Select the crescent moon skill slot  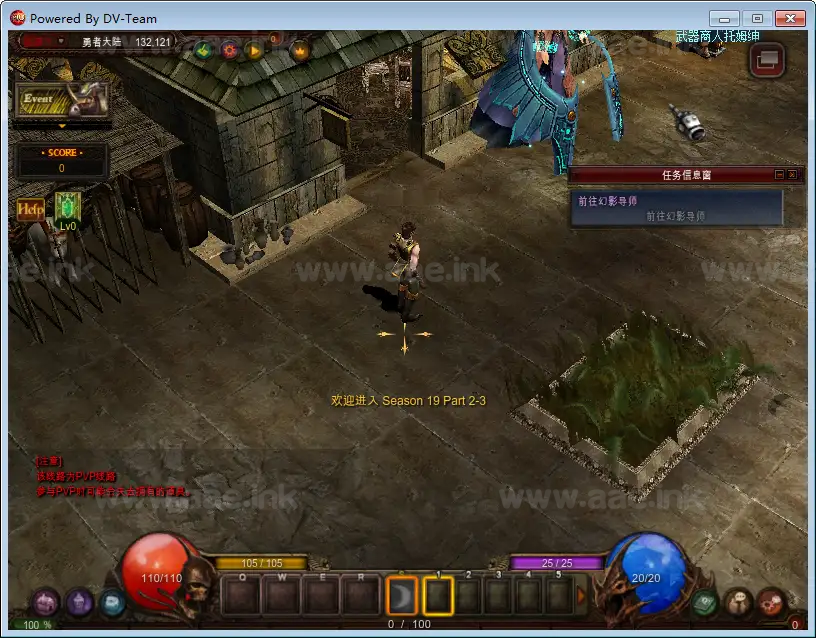401,596
